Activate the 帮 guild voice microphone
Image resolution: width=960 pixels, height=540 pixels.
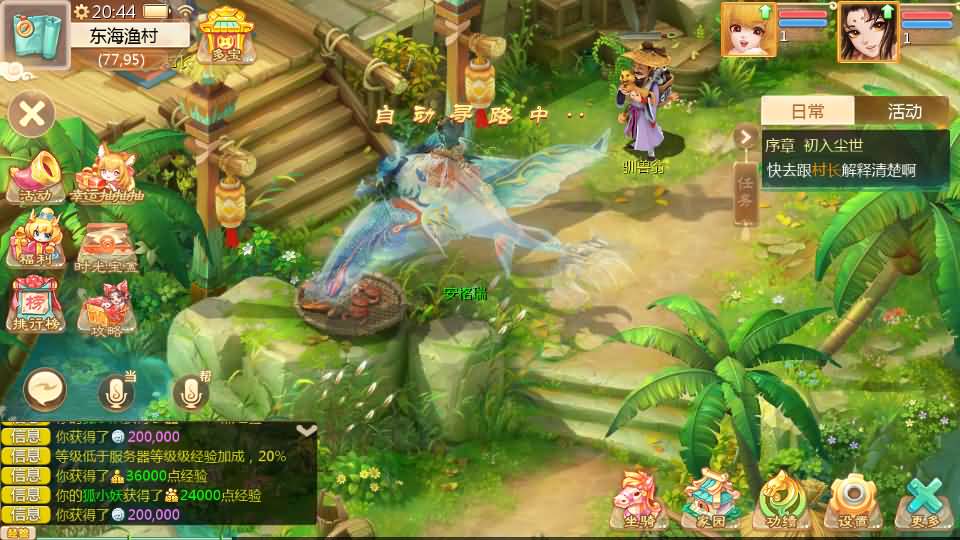191,393
